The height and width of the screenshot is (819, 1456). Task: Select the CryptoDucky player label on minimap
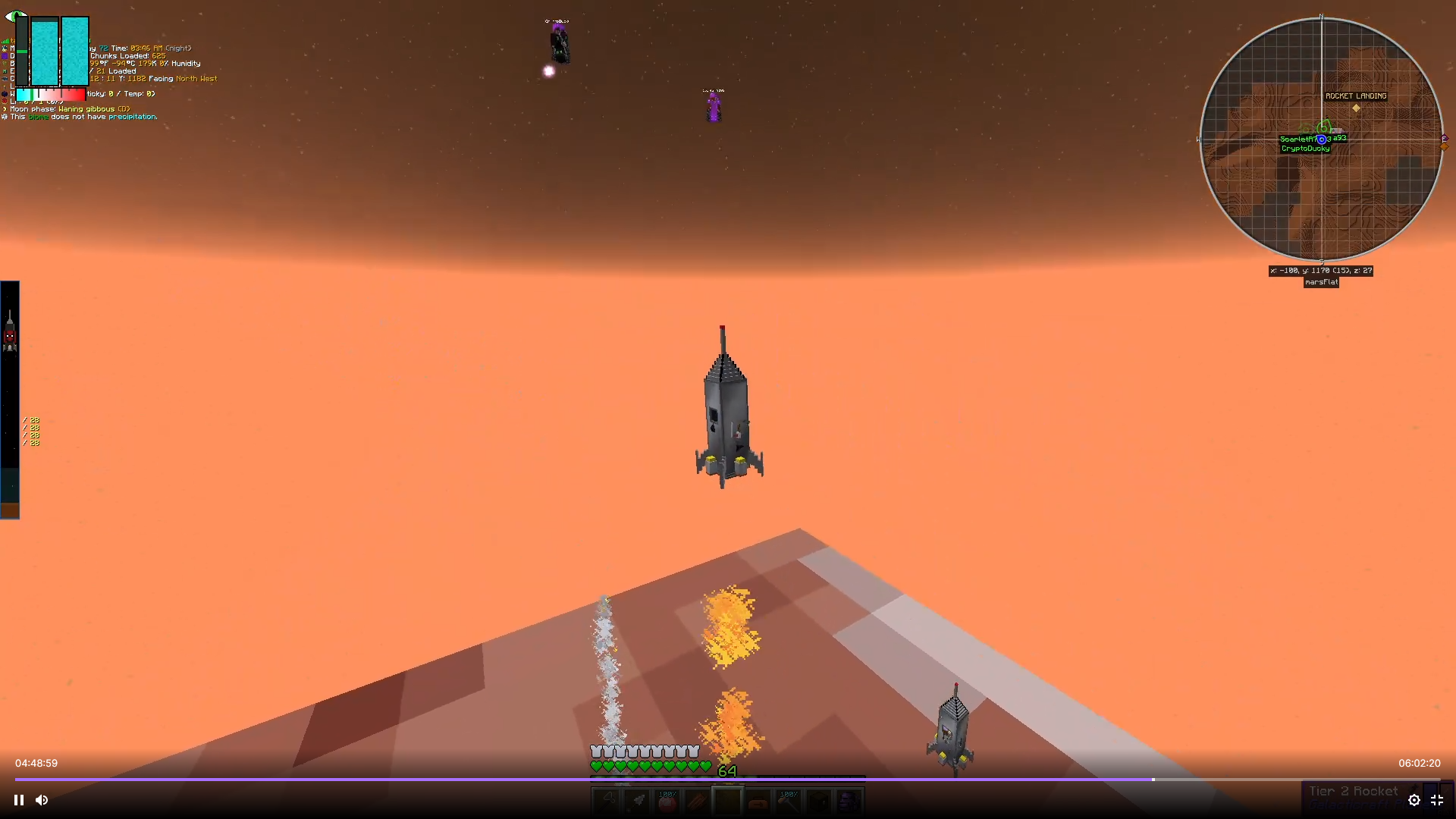[1305, 149]
